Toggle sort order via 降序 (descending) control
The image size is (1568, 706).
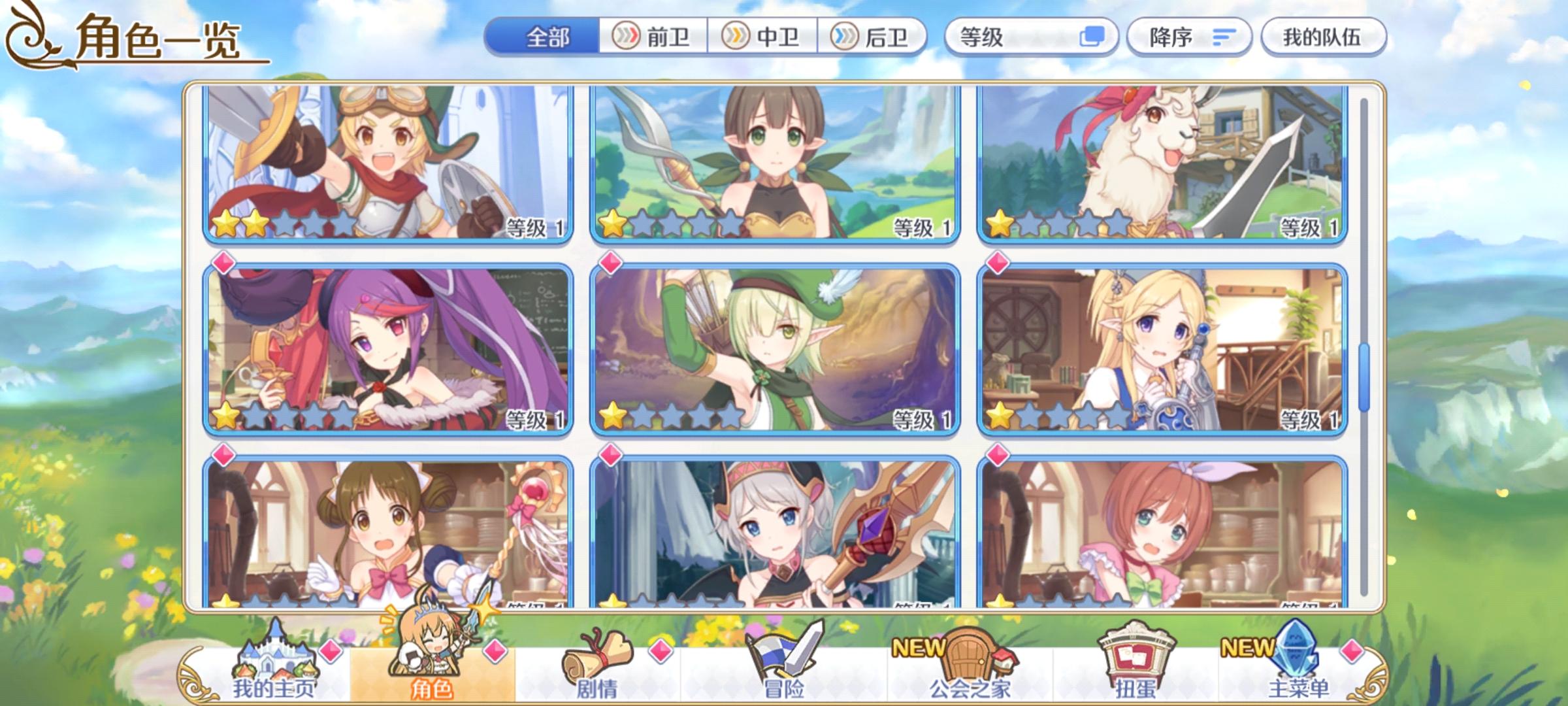coord(1189,37)
